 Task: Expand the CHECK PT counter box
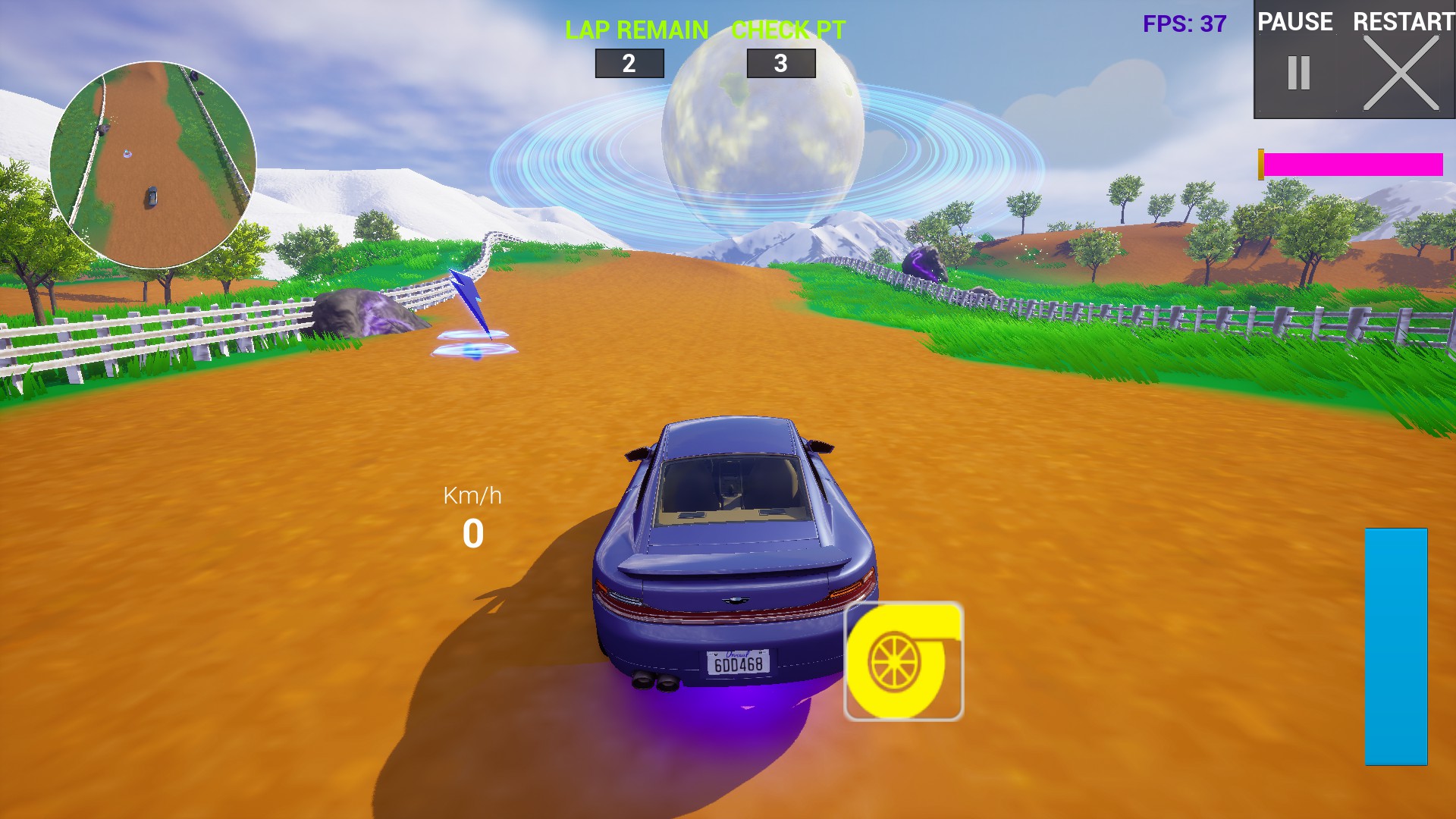(781, 62)
